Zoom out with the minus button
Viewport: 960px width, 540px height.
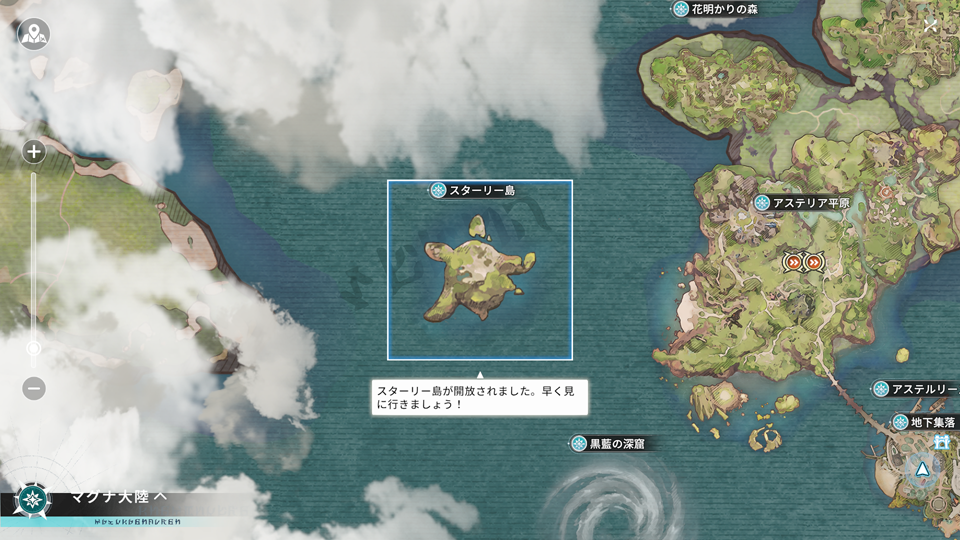[34, 388]
